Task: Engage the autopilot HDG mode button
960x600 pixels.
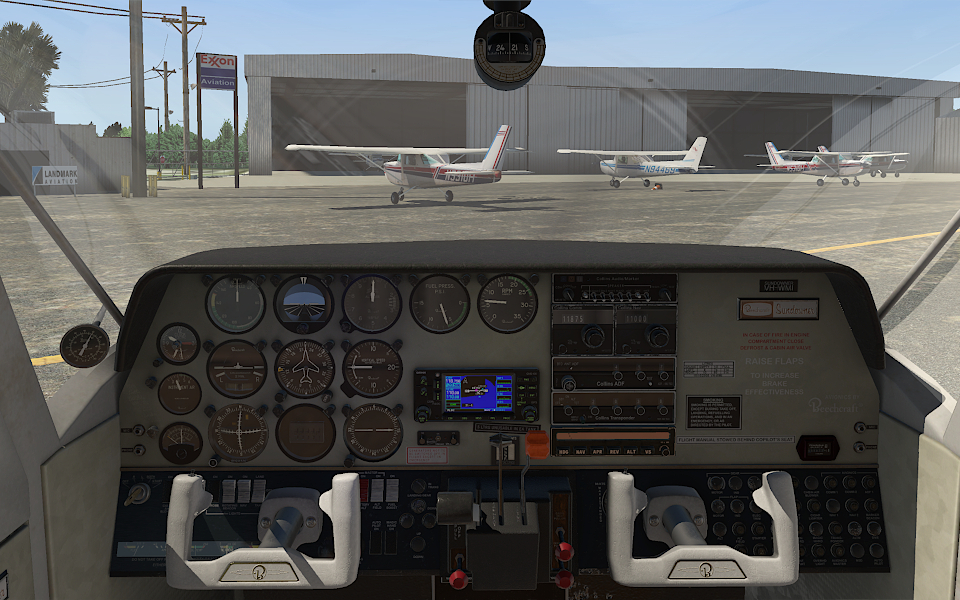Action: 563,452
